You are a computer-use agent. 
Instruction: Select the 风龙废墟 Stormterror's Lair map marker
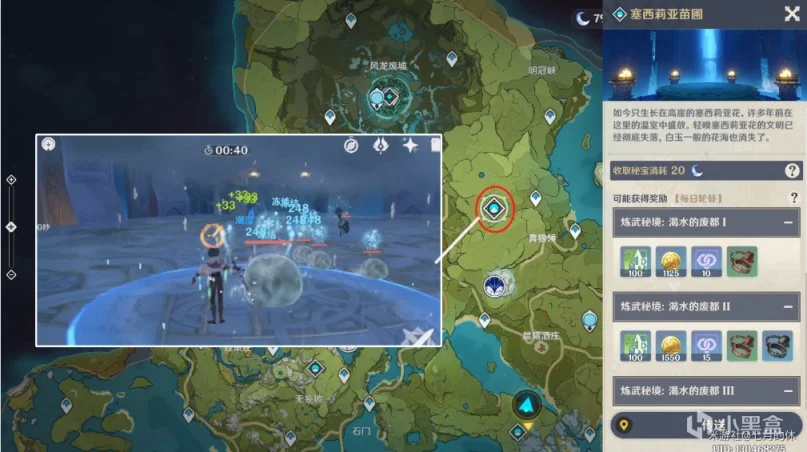390,97
